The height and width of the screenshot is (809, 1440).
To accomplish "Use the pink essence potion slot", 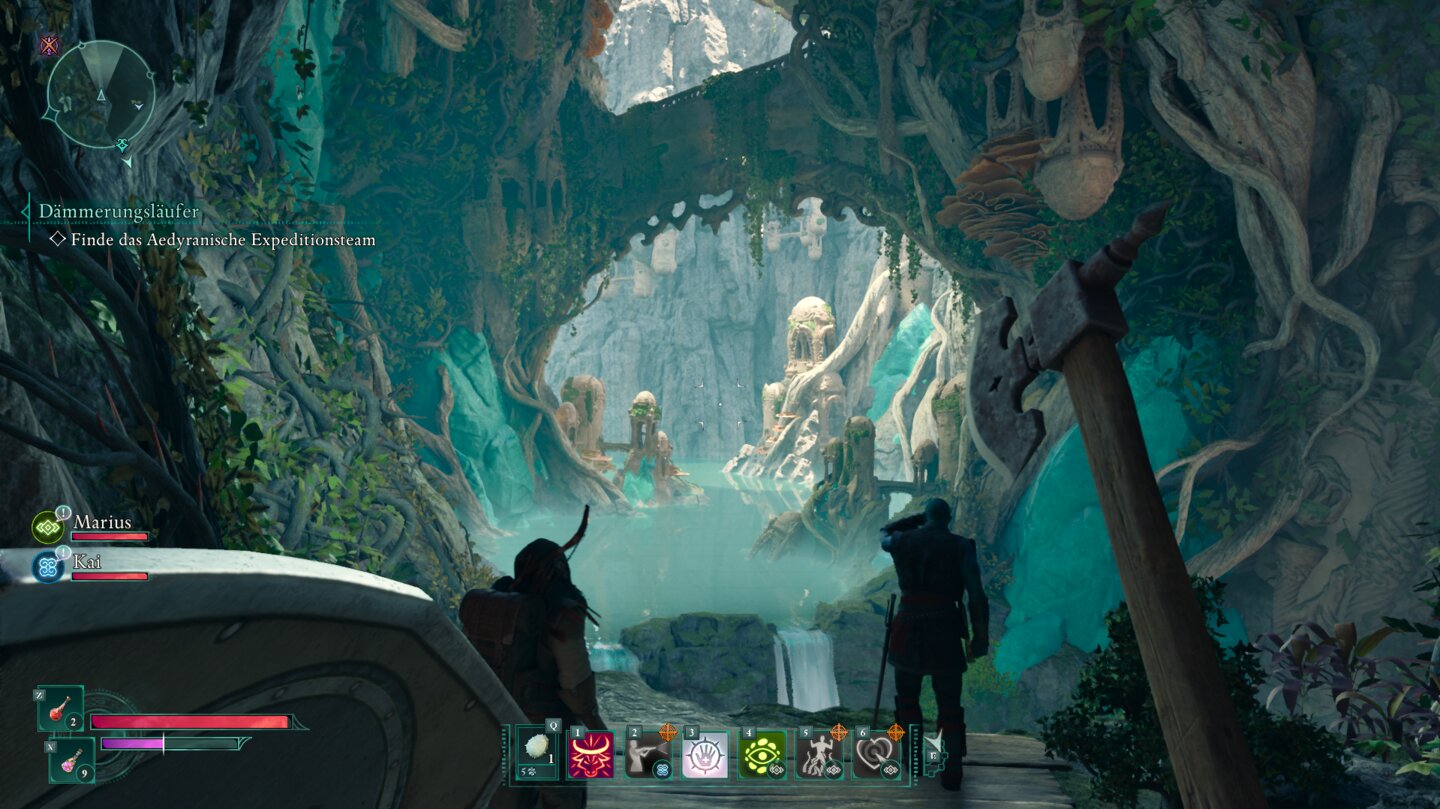I will click(x=72, y=760).
